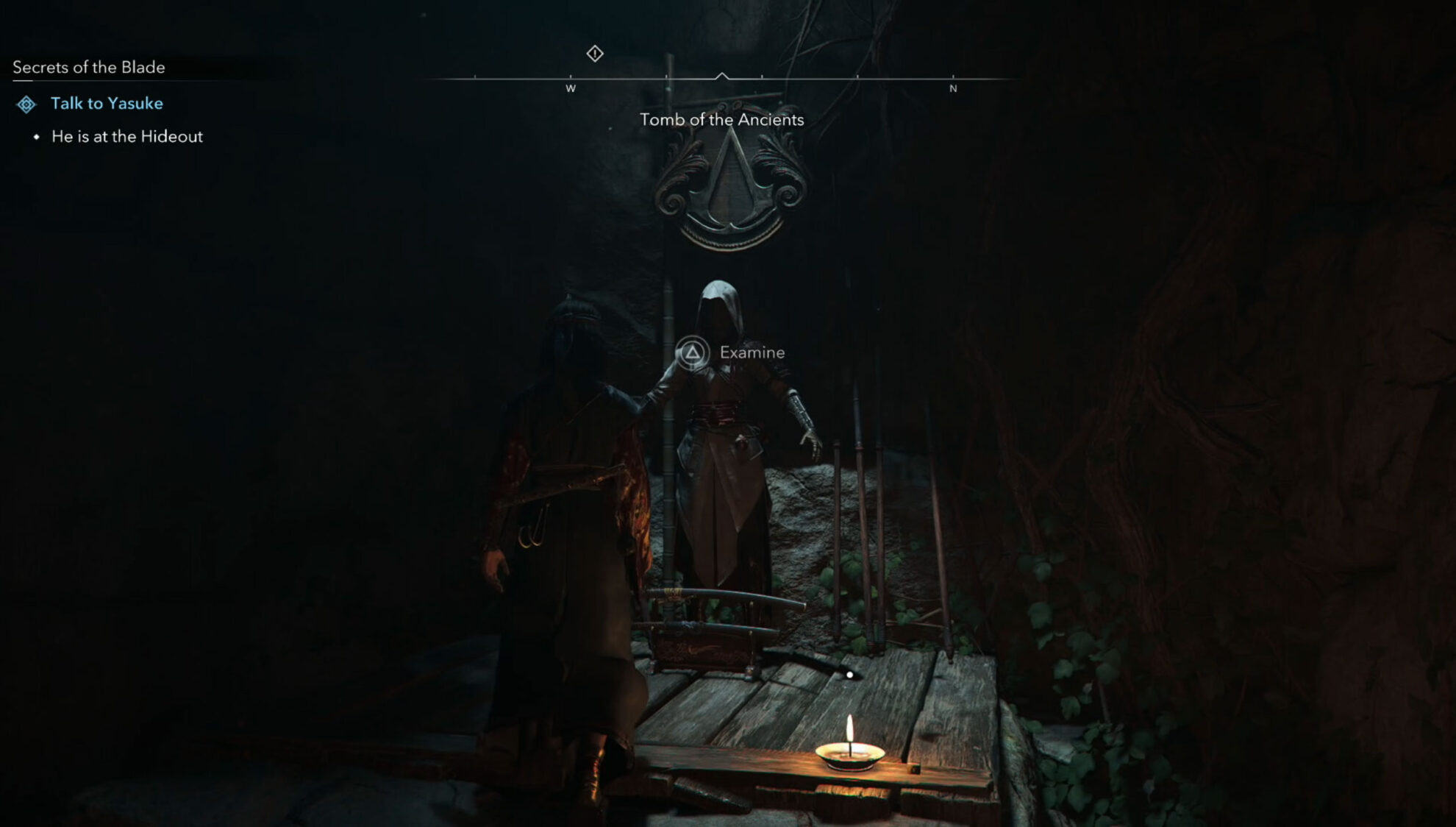Viewport: 1456px width, 827px height.
Task: Expand the He is at the Hideout hint line
Action: point(126,136)
